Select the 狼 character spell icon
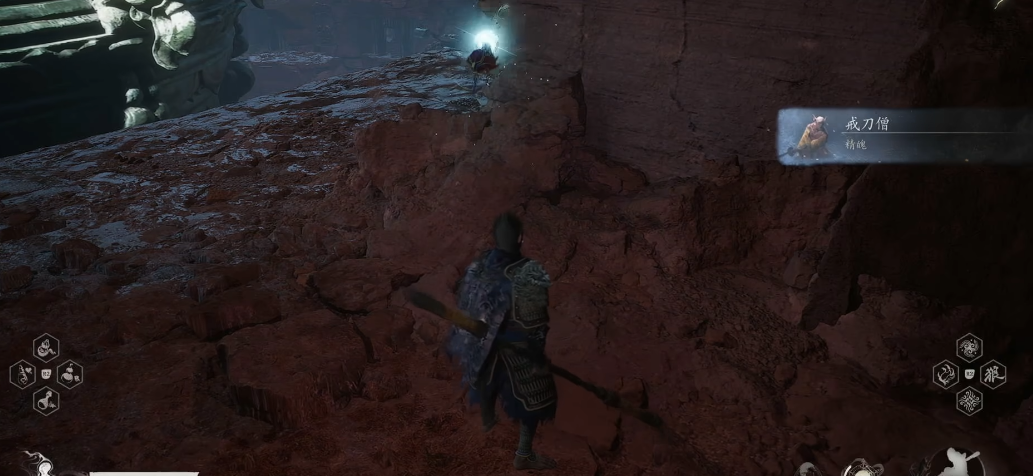The image size is (1033, 476). (993, 374)
